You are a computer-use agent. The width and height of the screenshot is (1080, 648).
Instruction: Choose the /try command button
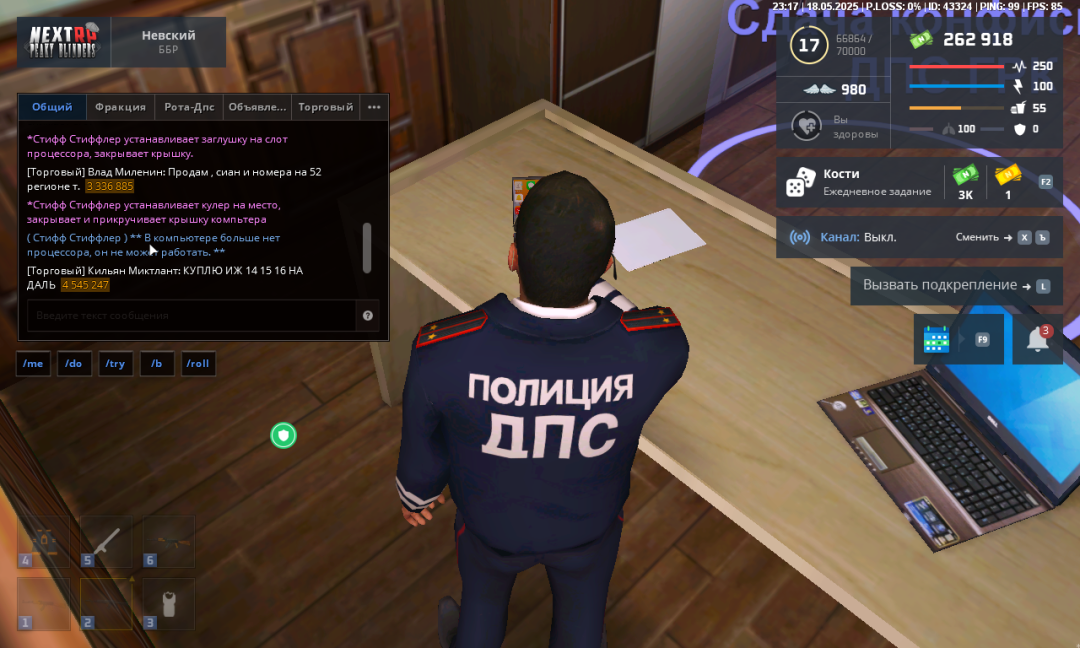click(x=115, y=364)
